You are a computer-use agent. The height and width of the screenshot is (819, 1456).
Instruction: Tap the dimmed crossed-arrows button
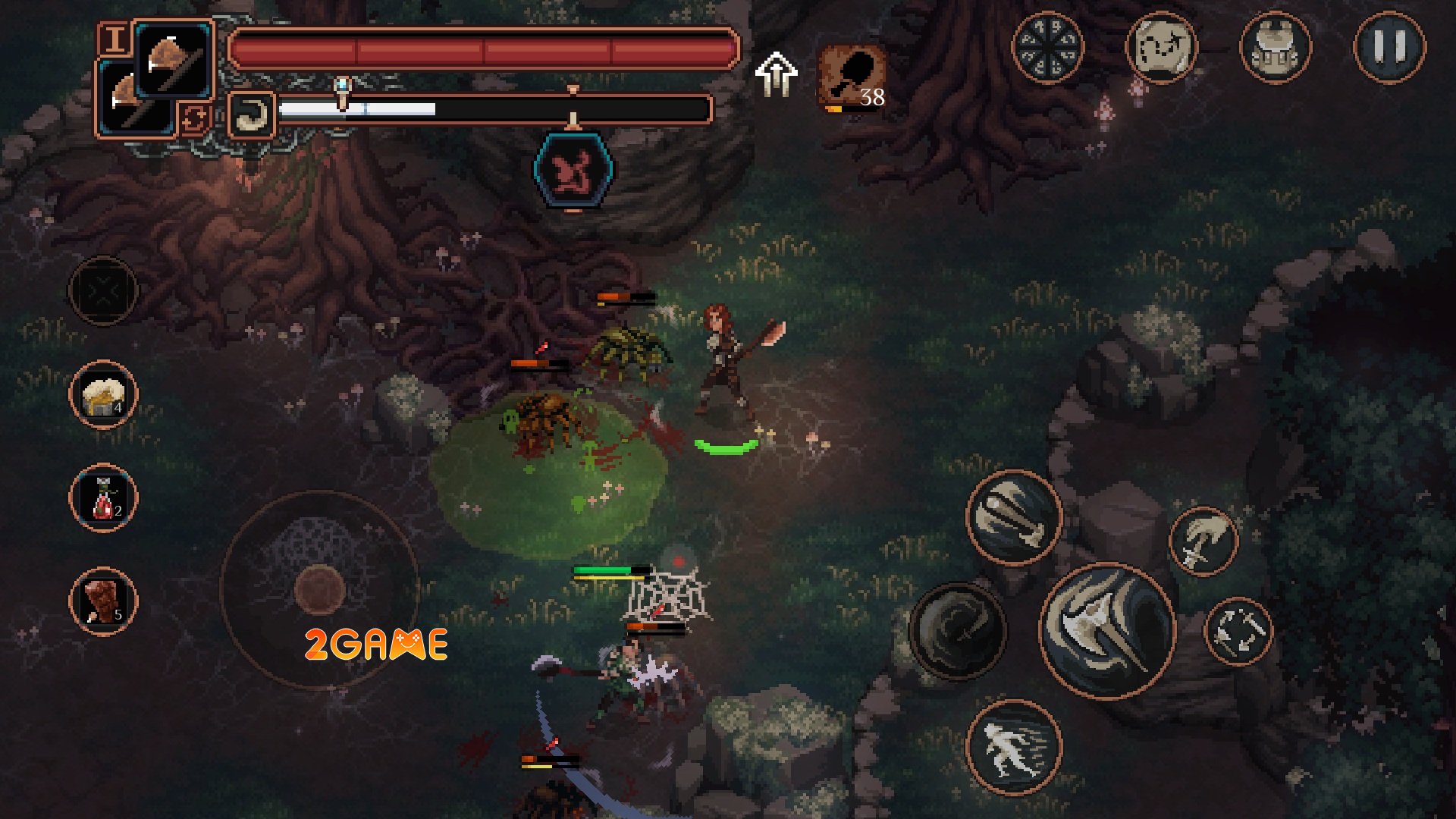(x=103, y=290)
